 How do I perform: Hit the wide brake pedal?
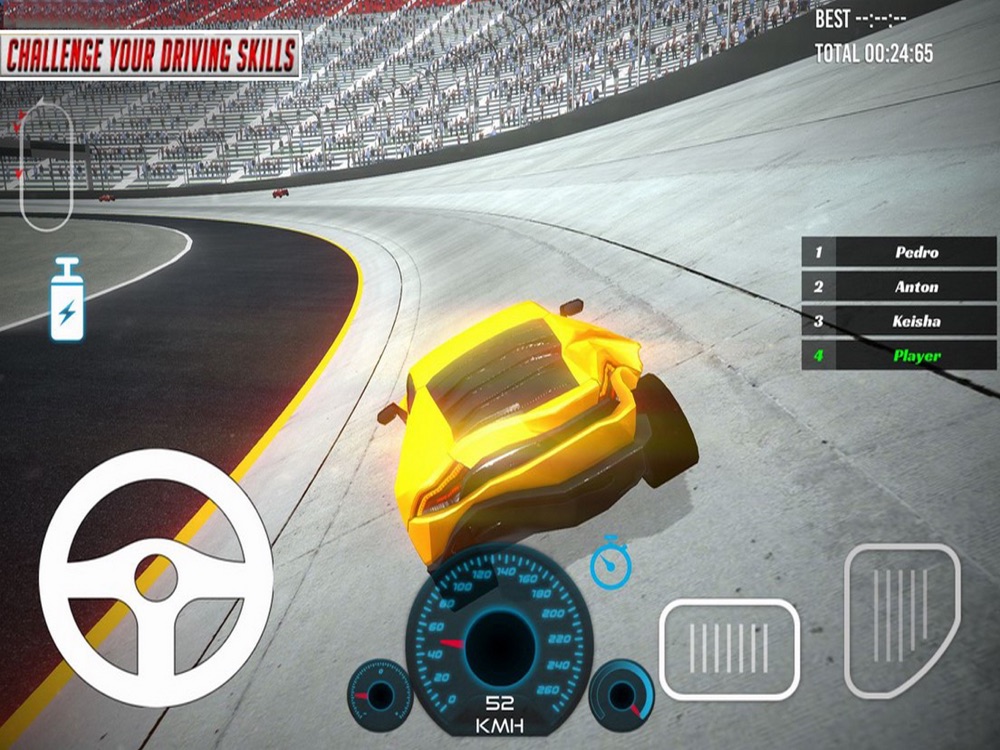click(x=729, y=648)
